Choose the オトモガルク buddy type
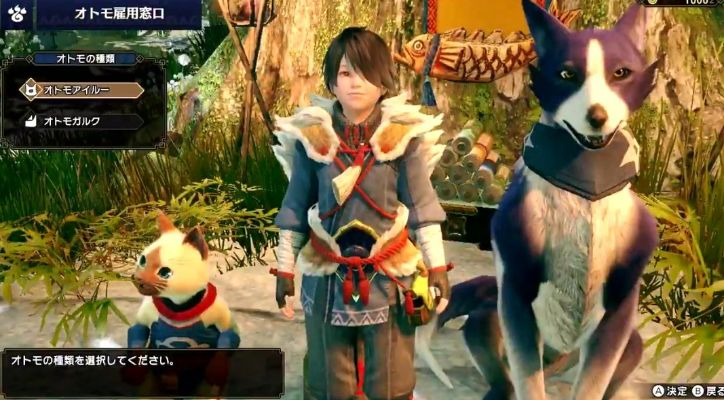This screenshot has width=724, height=400. pos(80,121)
